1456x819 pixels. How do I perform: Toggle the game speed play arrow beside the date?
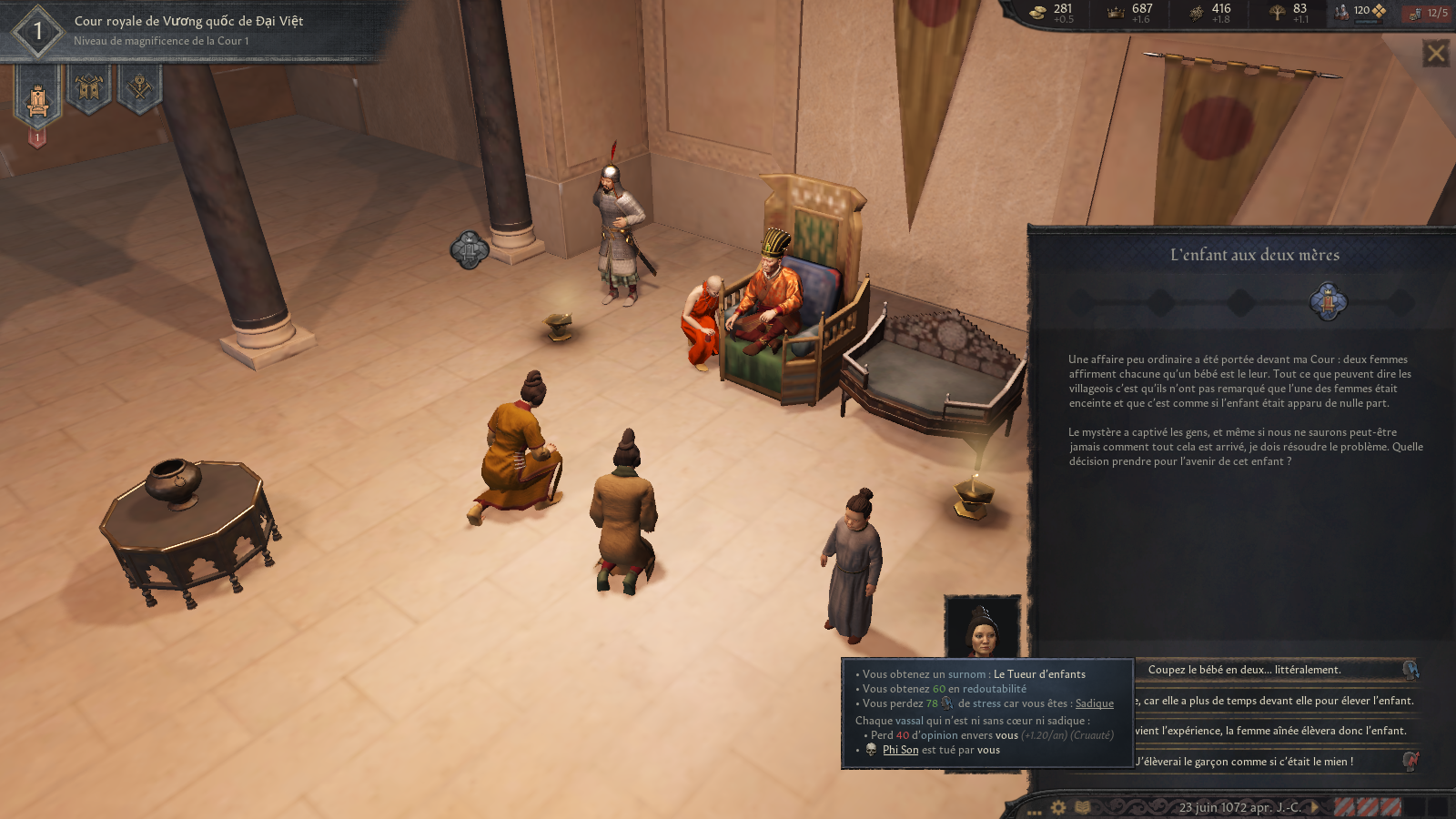tap(1315, 807)
